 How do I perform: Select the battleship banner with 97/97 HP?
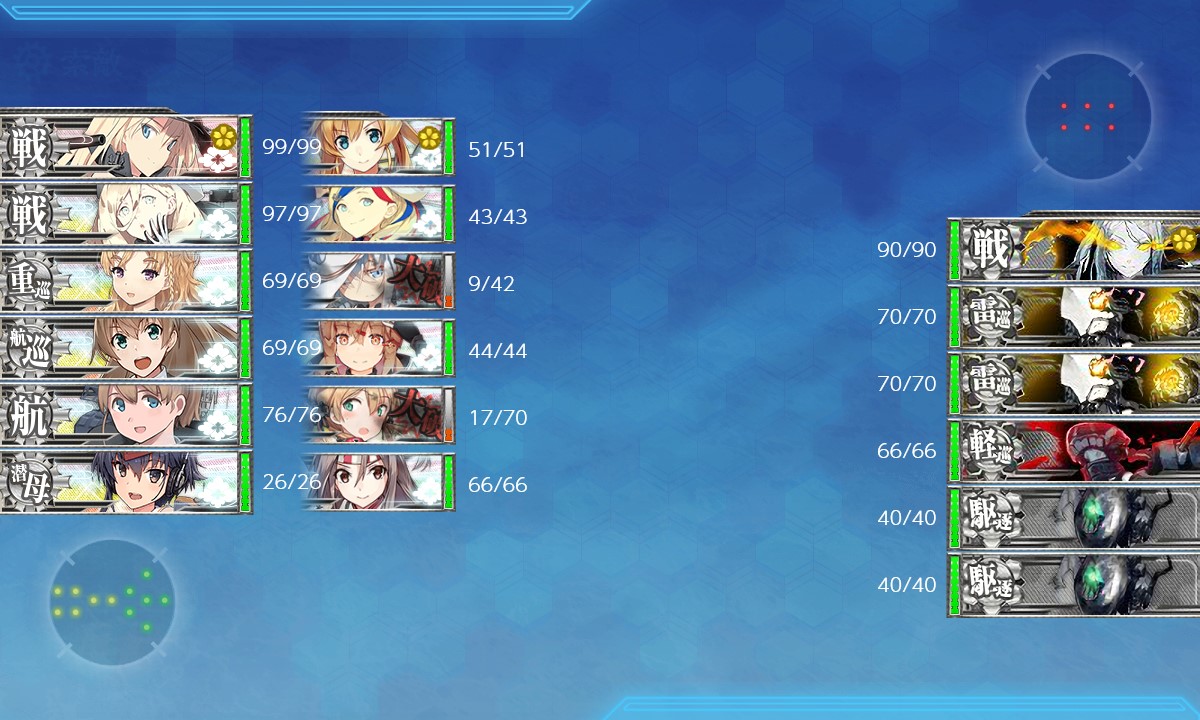120,214
